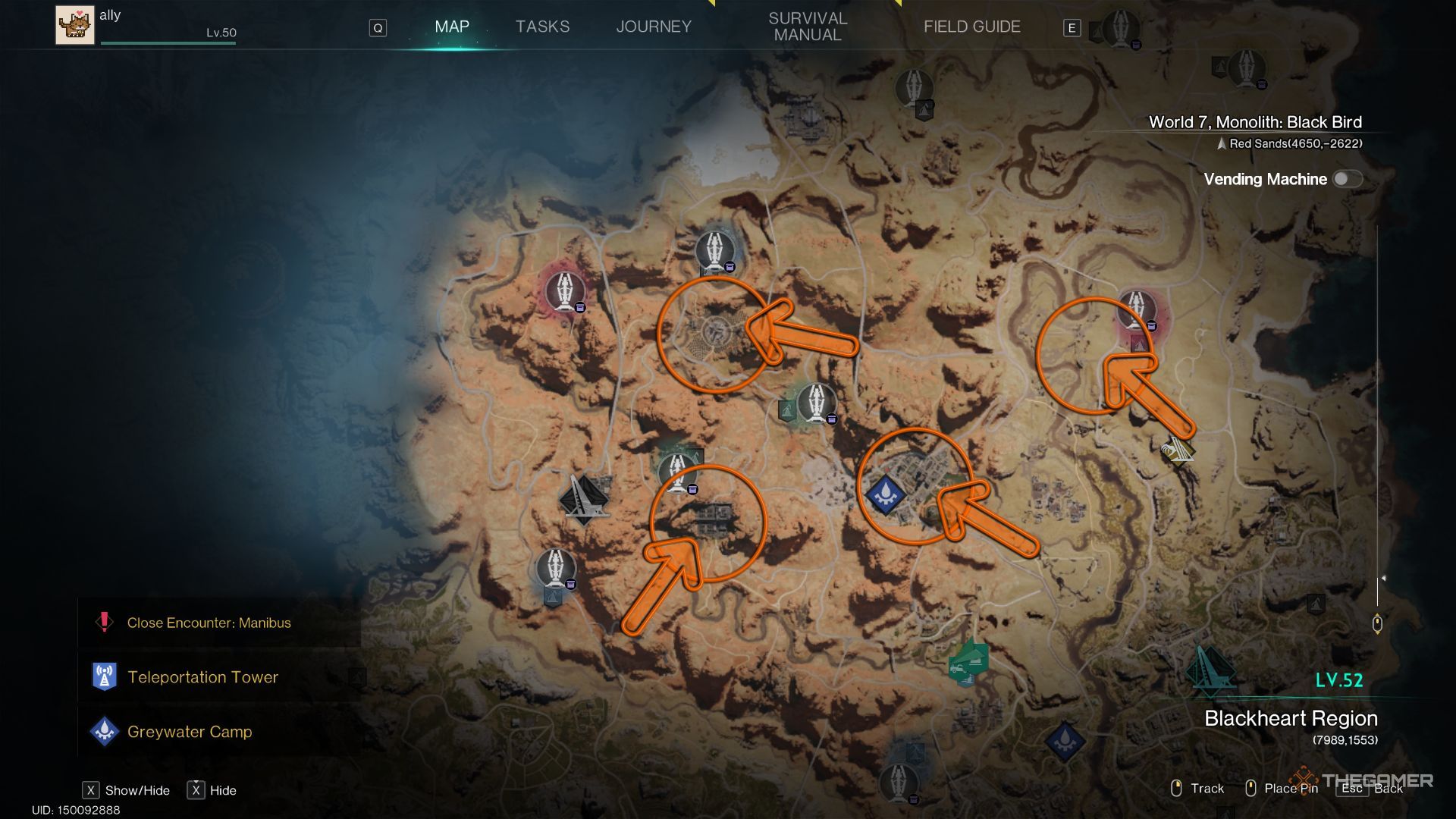The width and height of the screenshot is (1456, 819).
Task: Select the dark monolith pyramid marker
Action: [583, 500]
